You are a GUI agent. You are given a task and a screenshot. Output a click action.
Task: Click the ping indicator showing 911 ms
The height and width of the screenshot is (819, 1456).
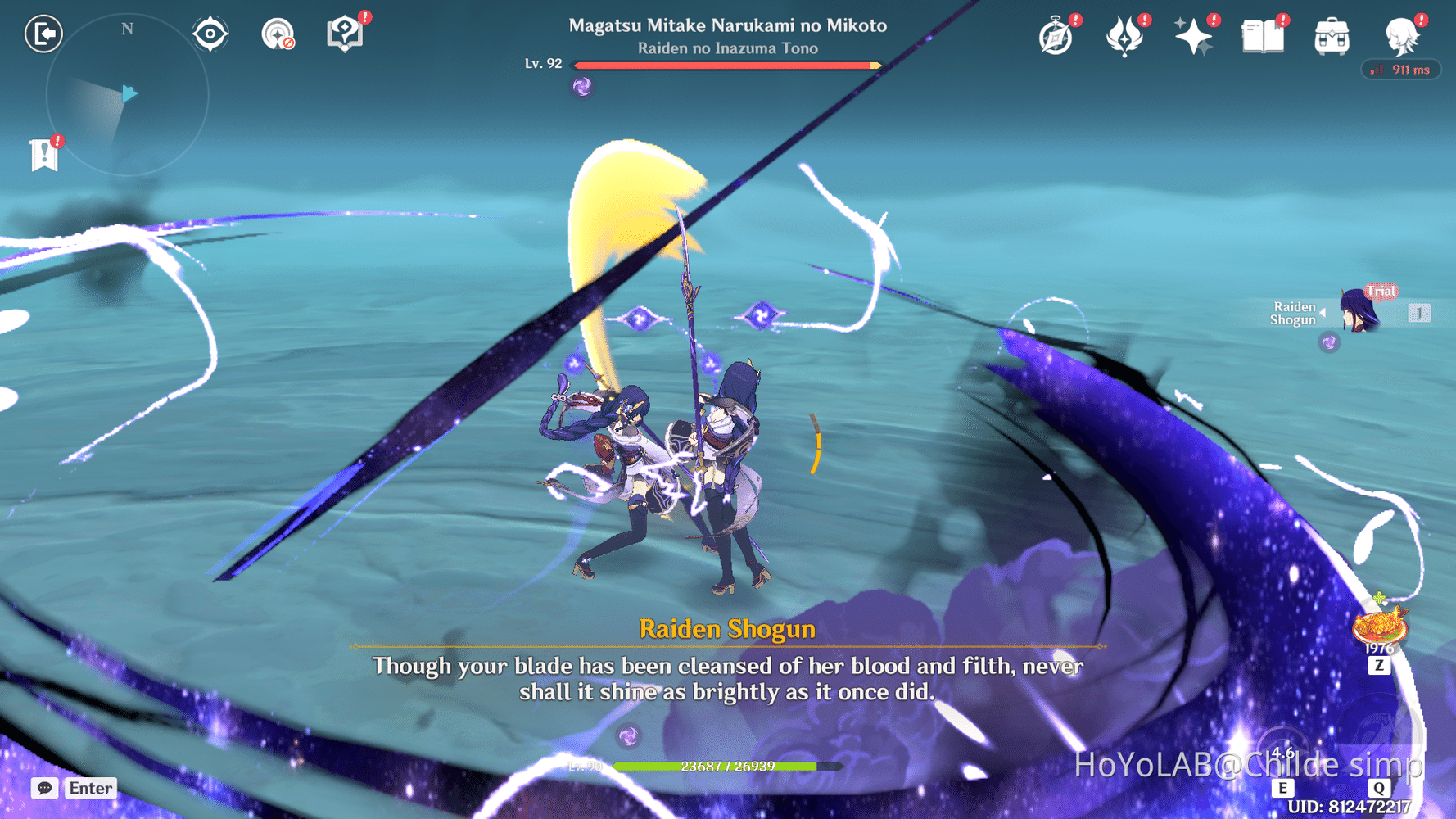tap(1400, 70)
